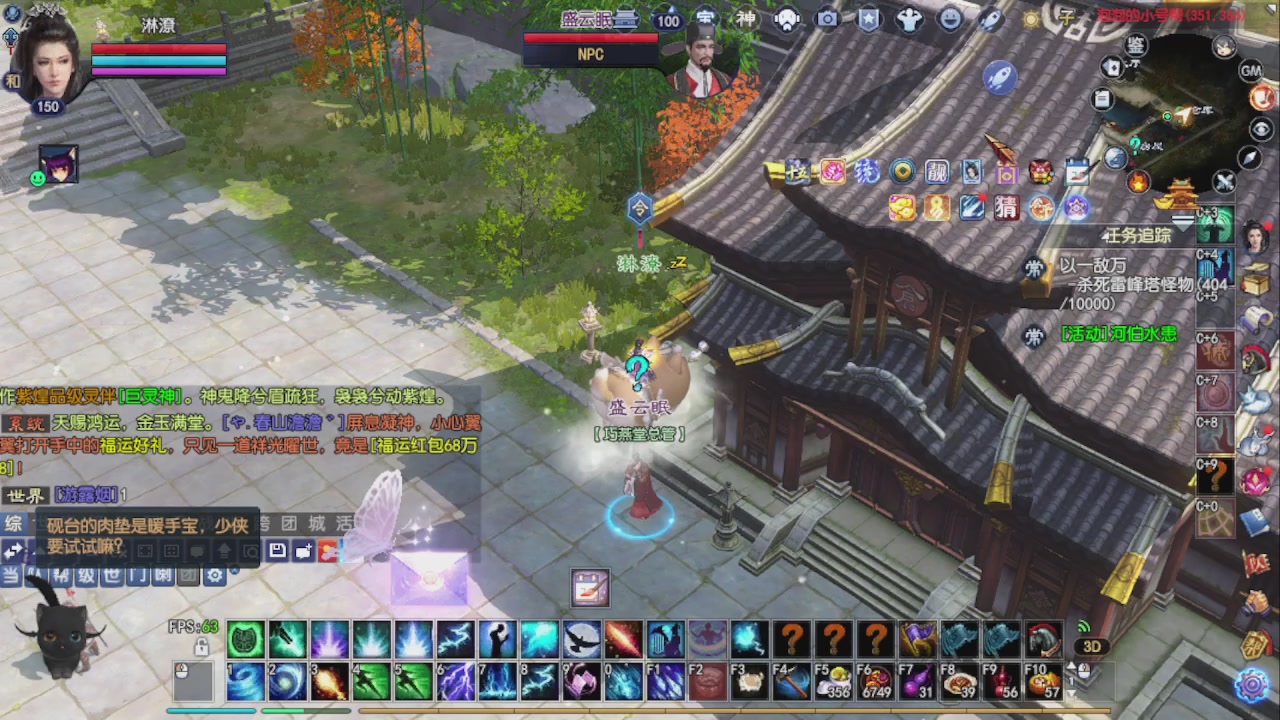Open the calendar activity icon with brush
This screenshot has width=1280, height=720.
click(x=1077, y=172)
